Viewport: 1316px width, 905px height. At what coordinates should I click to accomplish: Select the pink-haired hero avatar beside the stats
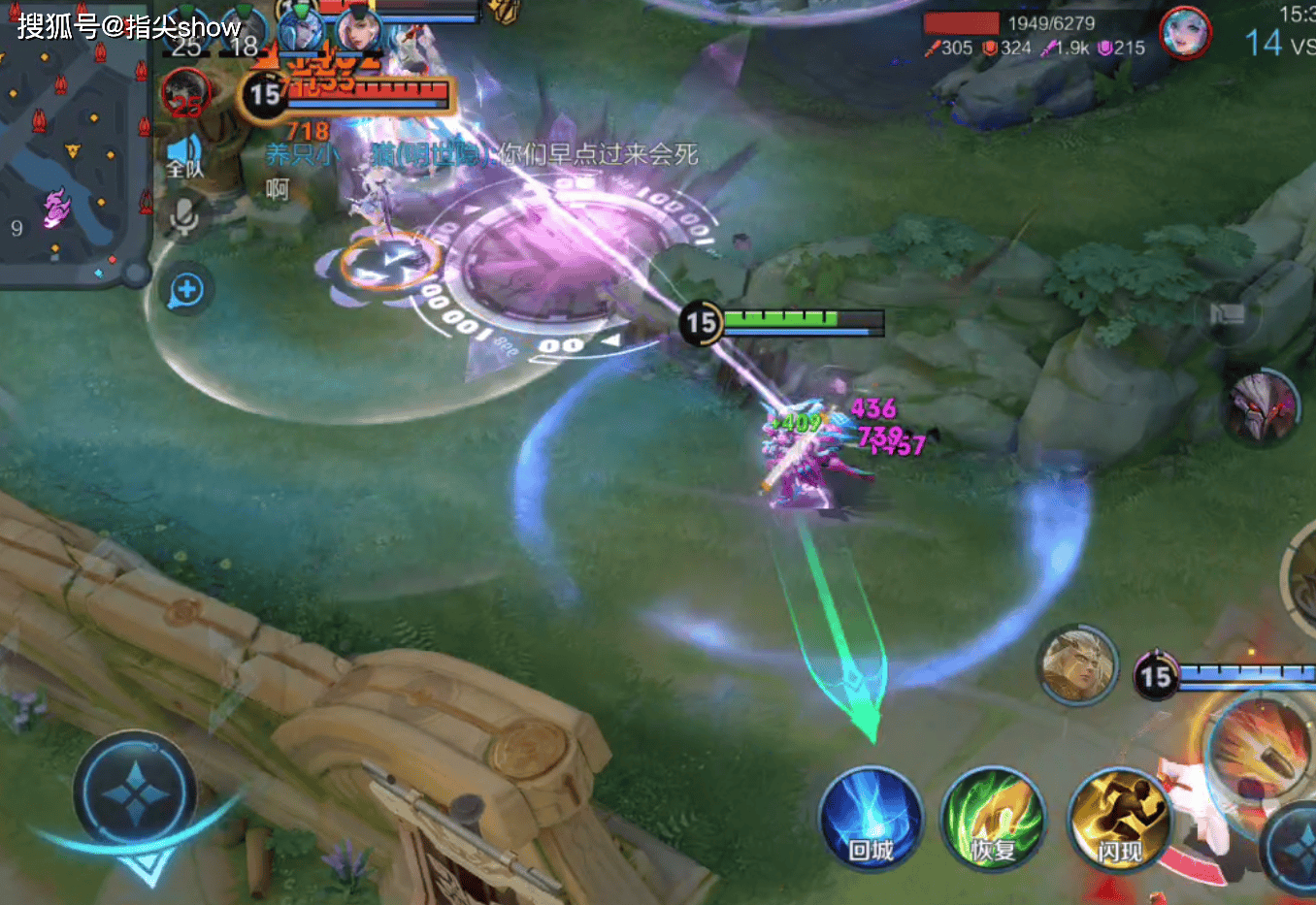coord(1185,33)
